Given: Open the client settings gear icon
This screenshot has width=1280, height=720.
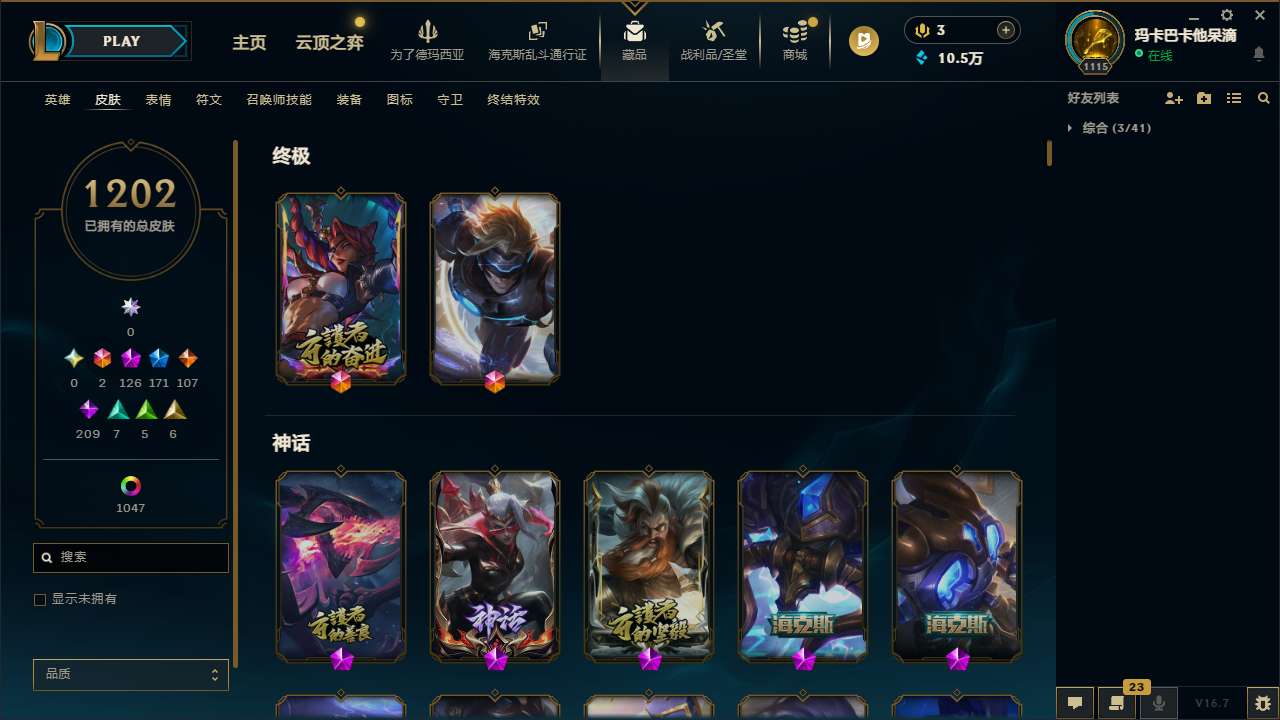Looking at the screenshot, I should click(x=1226, y=16).
